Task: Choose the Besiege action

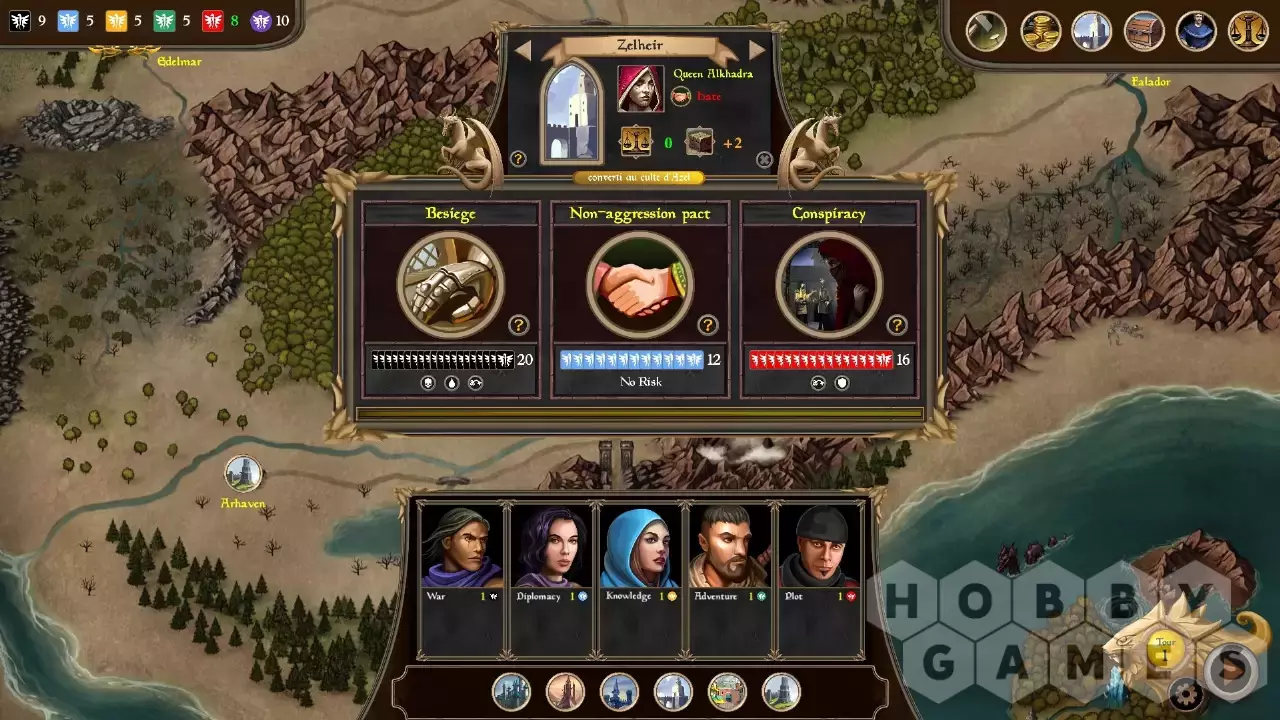Action: pyautogui.click(x=450, y=285)
